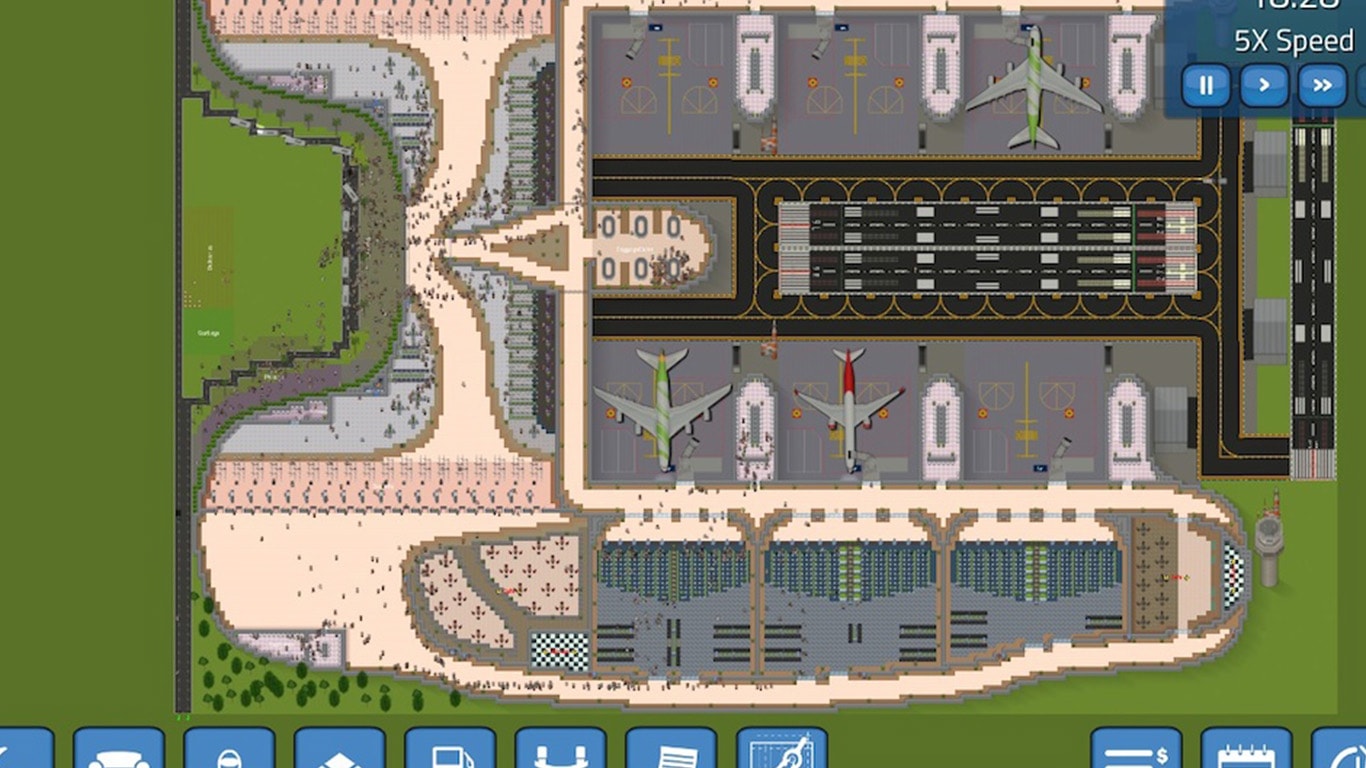
Task: Select the zoning tool
Action: point(341,754)
